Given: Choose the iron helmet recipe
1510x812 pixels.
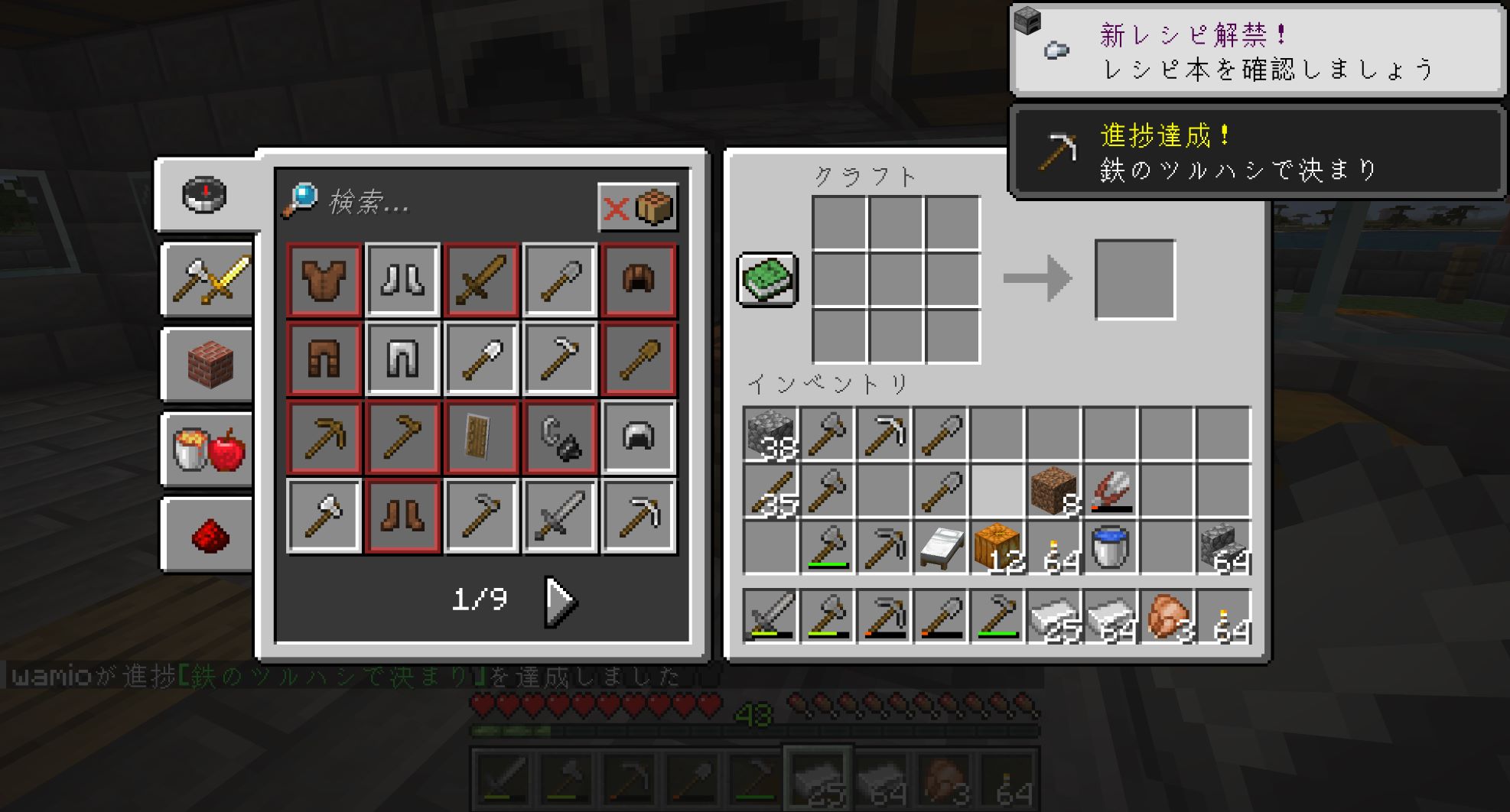Looking at the screenshot, I should [x=638, y=437].
